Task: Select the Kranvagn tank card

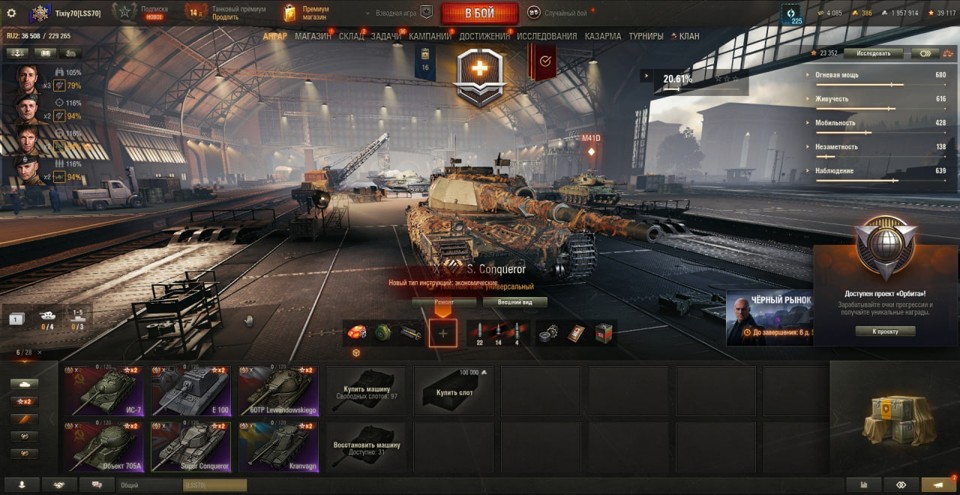Action: [x=278, y=446]
